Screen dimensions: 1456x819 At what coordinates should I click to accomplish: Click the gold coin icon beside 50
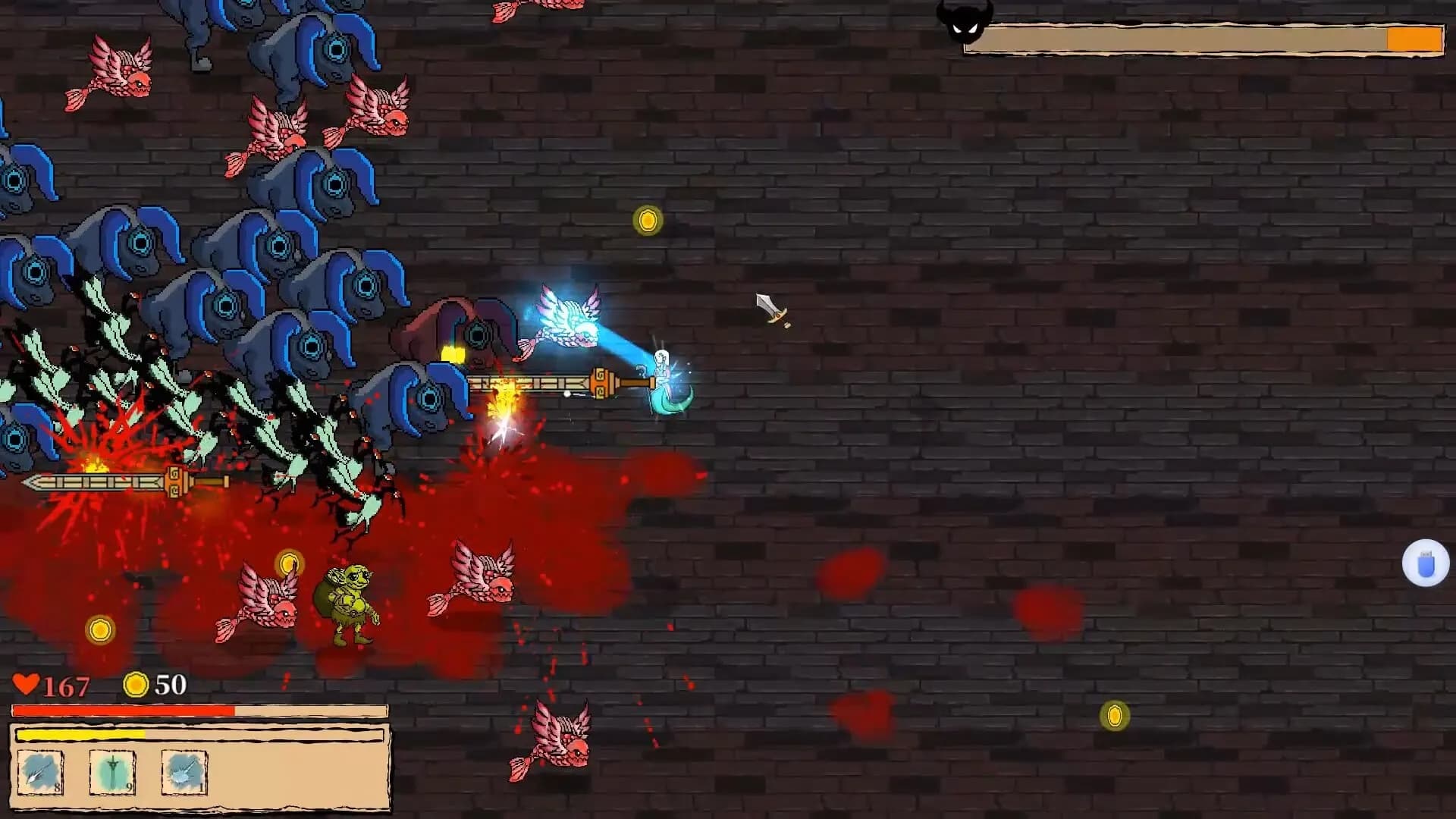point(135,684)
